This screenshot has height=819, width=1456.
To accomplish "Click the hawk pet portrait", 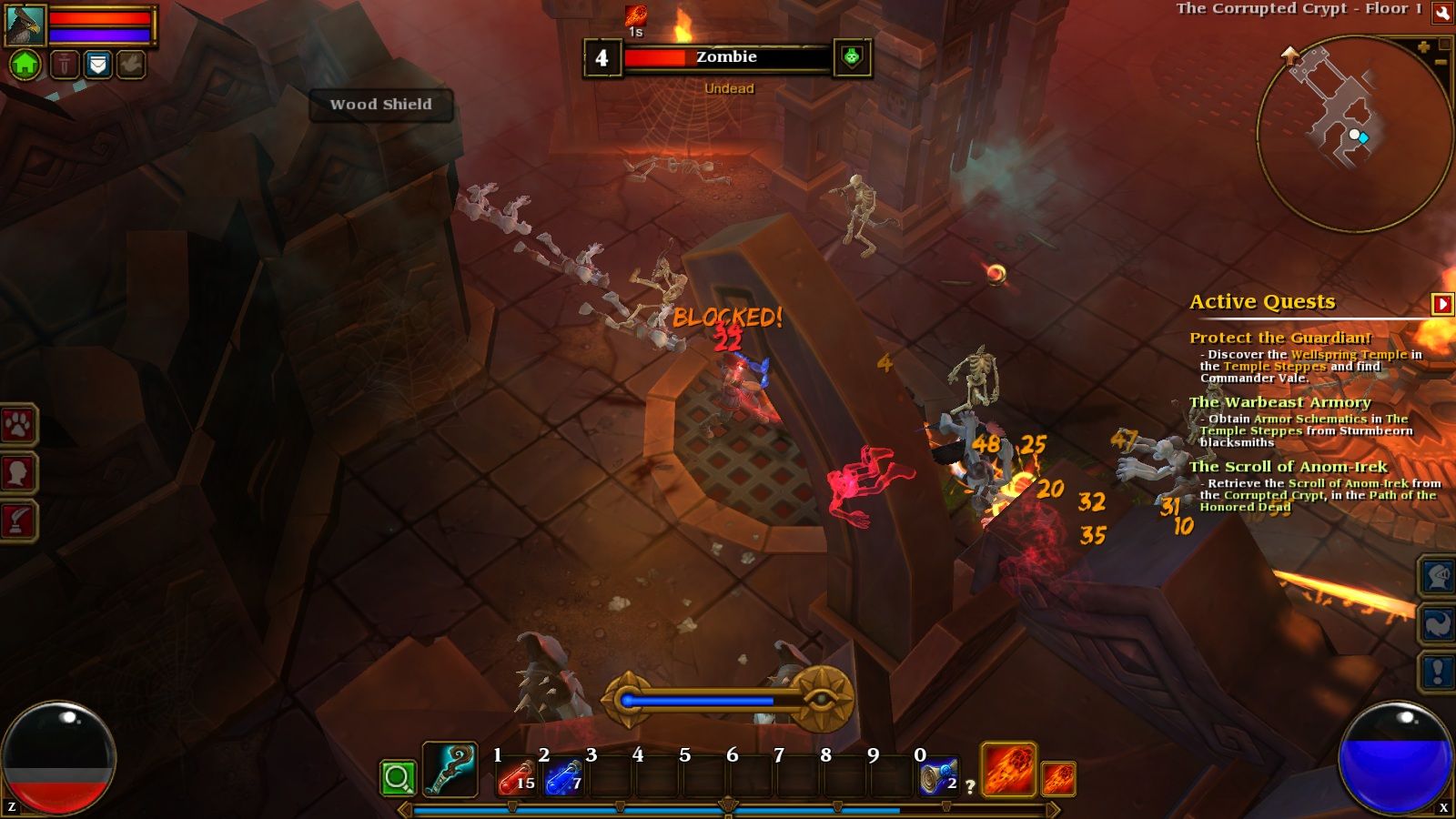I will [25, 25].
